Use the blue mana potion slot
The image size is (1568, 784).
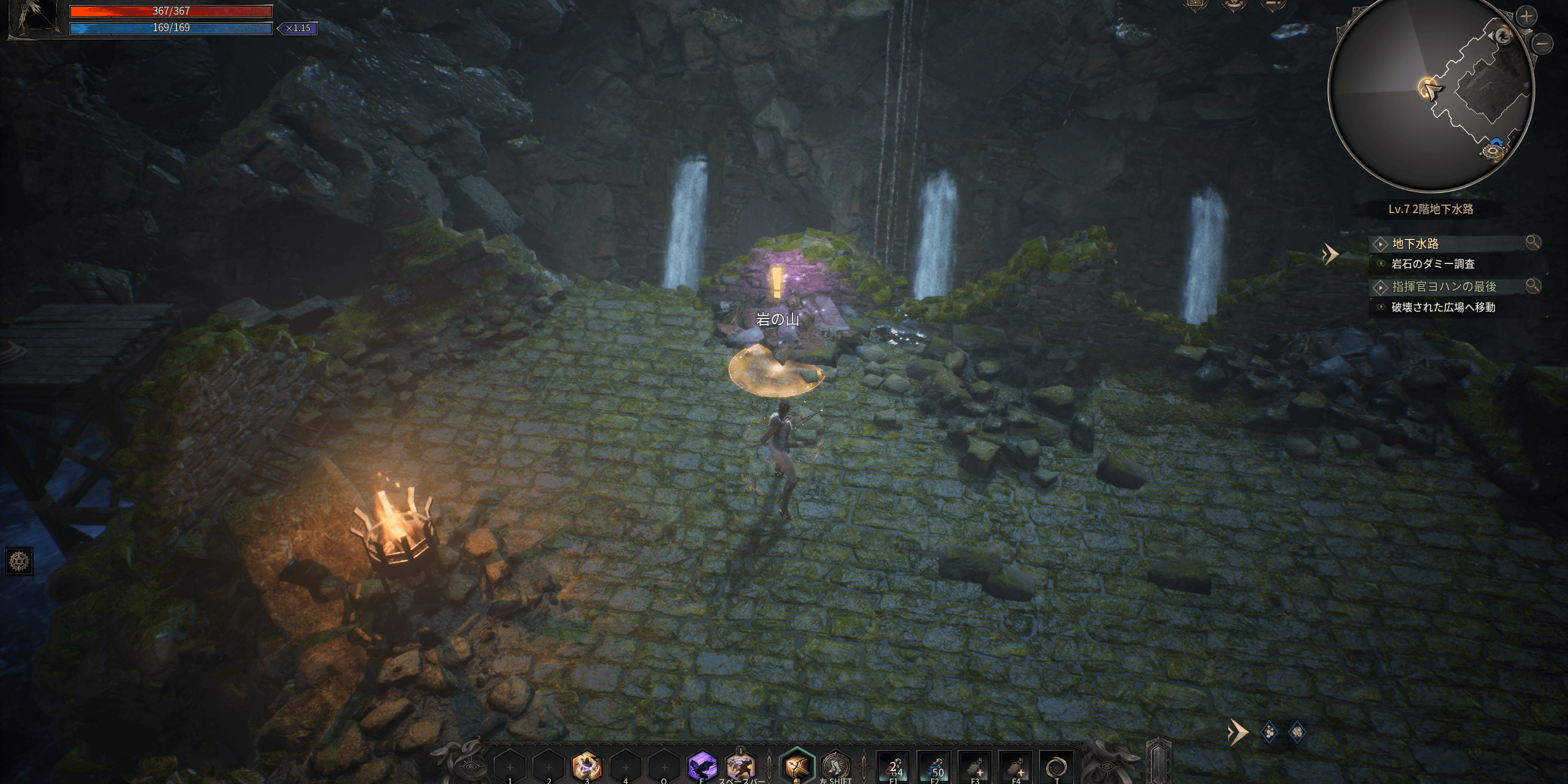[x=935, y=767]
